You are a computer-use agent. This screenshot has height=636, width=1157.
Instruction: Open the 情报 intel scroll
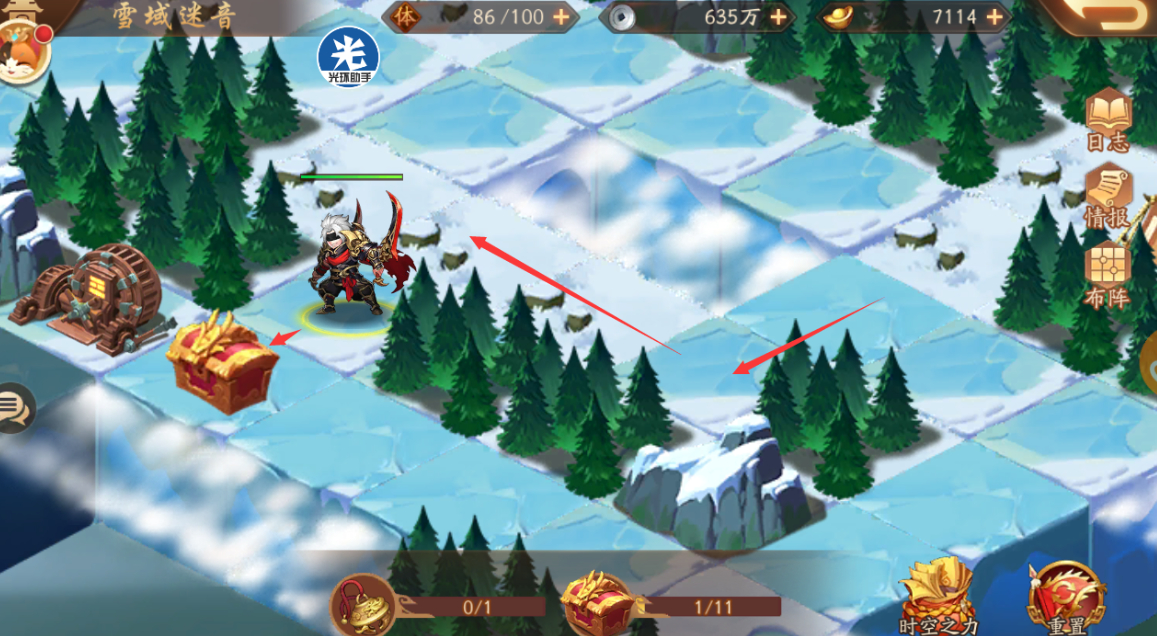pyautogui.click(x=1108, y=196)
